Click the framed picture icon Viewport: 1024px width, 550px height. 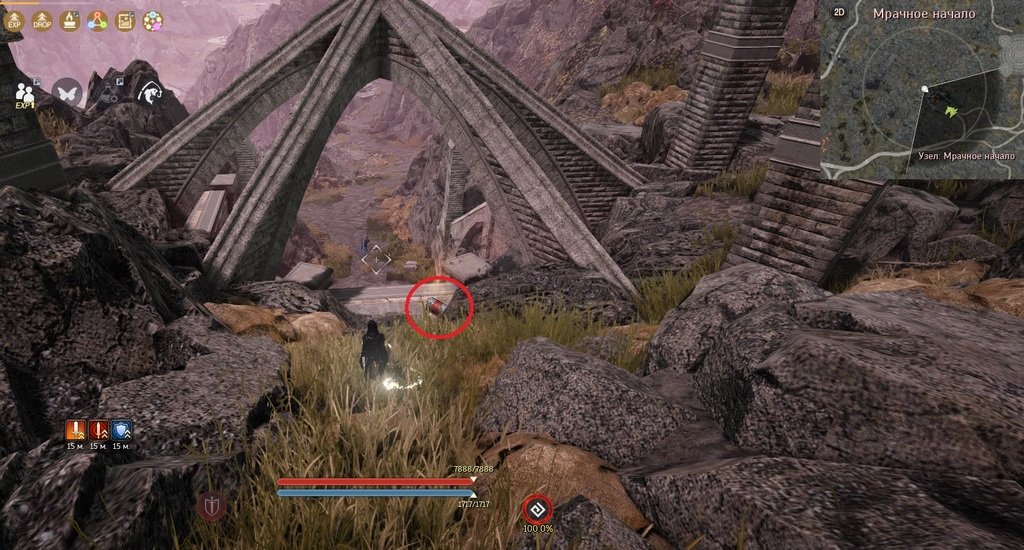(x=125, y=19)
